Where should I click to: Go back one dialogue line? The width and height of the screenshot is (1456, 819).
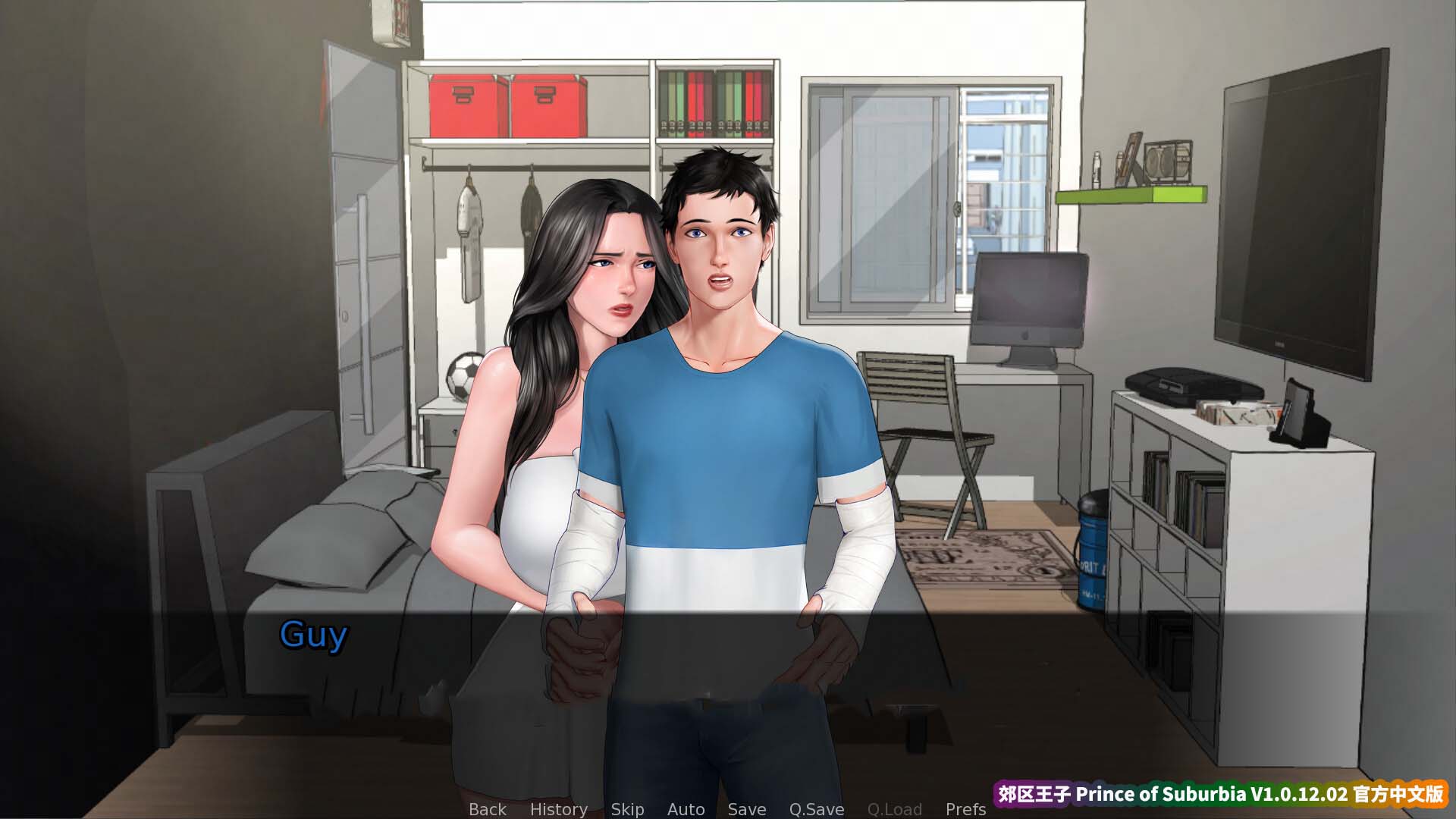pyautogui.click(x=487, y=809)
